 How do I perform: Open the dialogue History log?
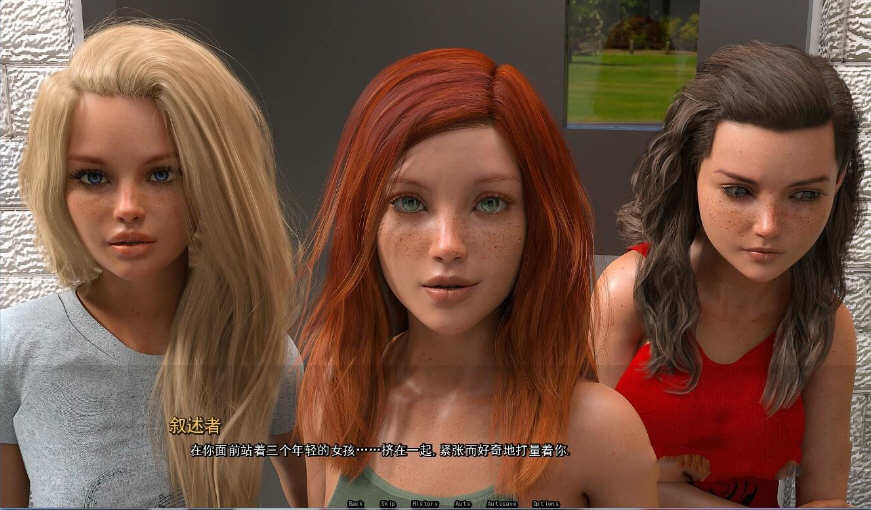[424, 504]
